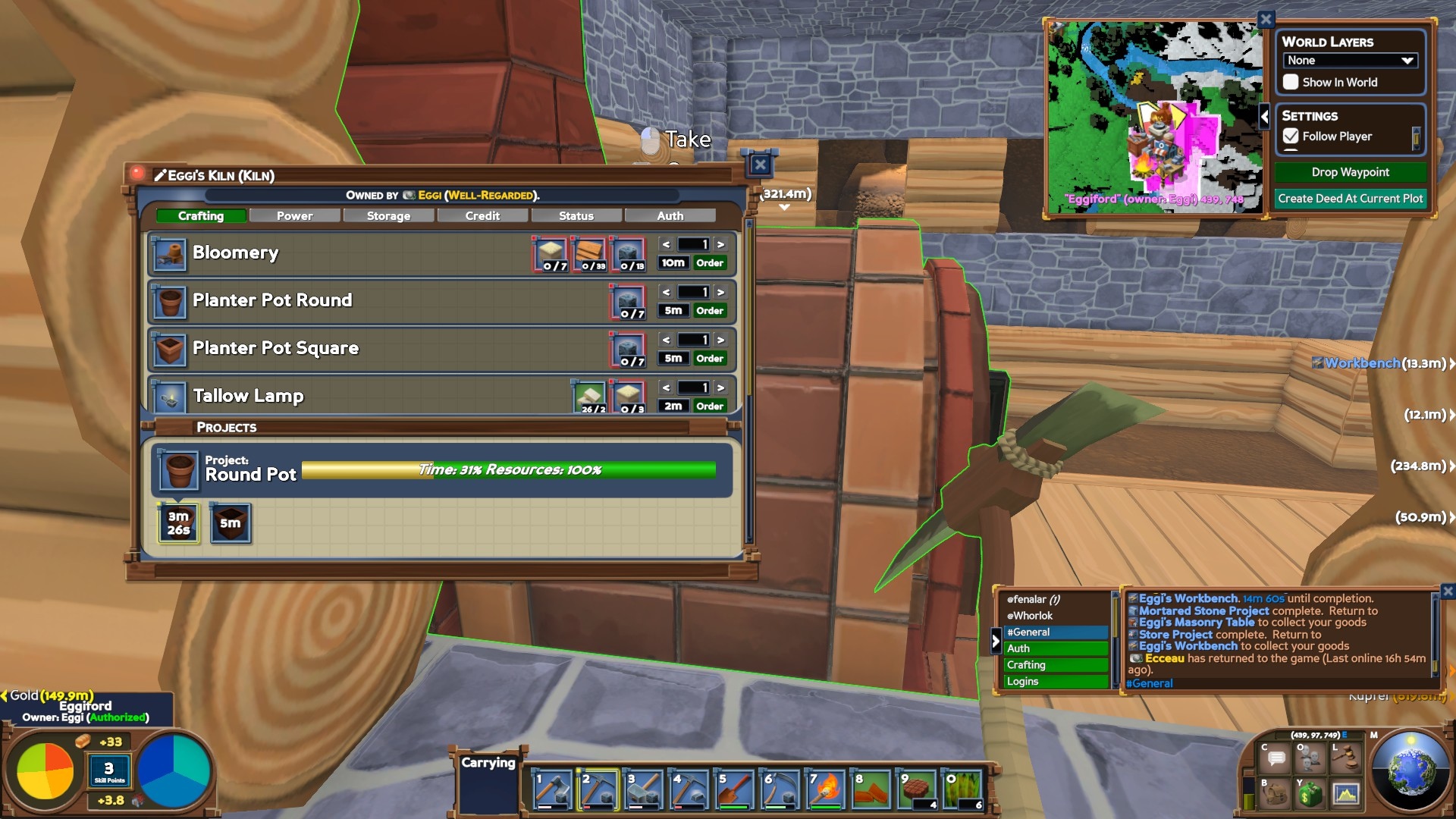
Task: Select the #General chat channel
Action: (x=1031, y=632)
